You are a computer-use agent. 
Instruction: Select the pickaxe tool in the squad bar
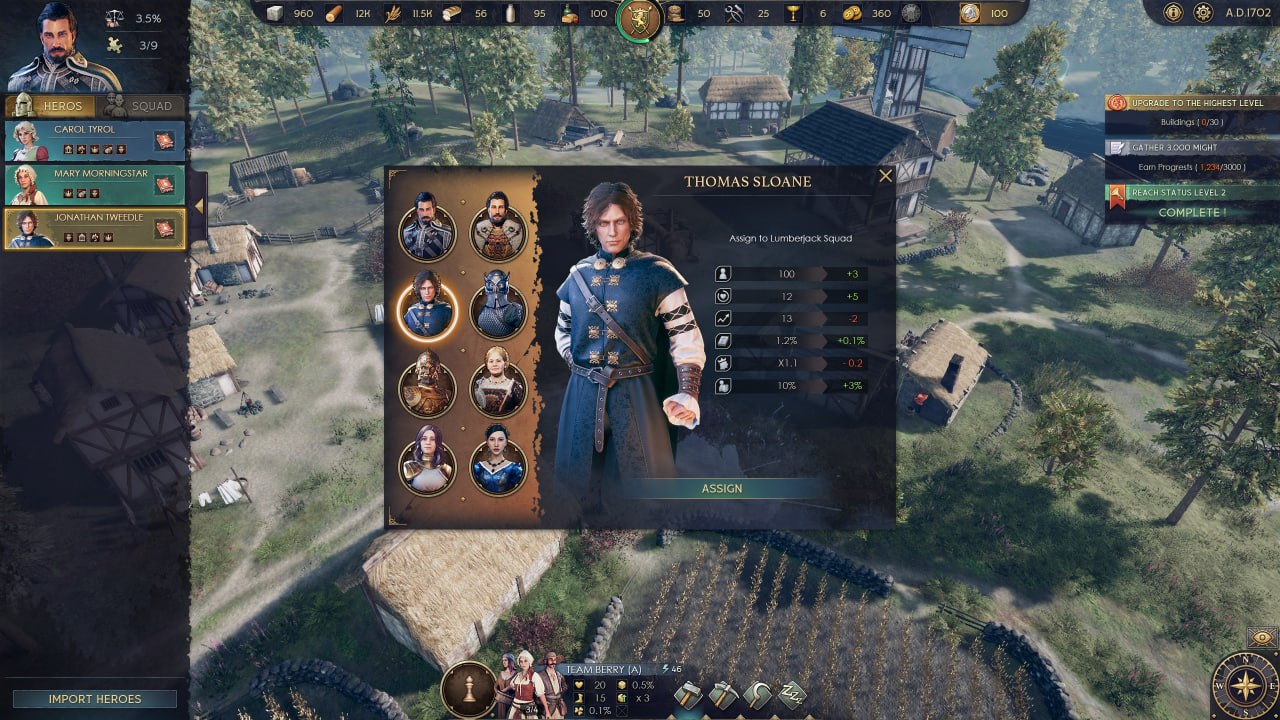point(726,695)
